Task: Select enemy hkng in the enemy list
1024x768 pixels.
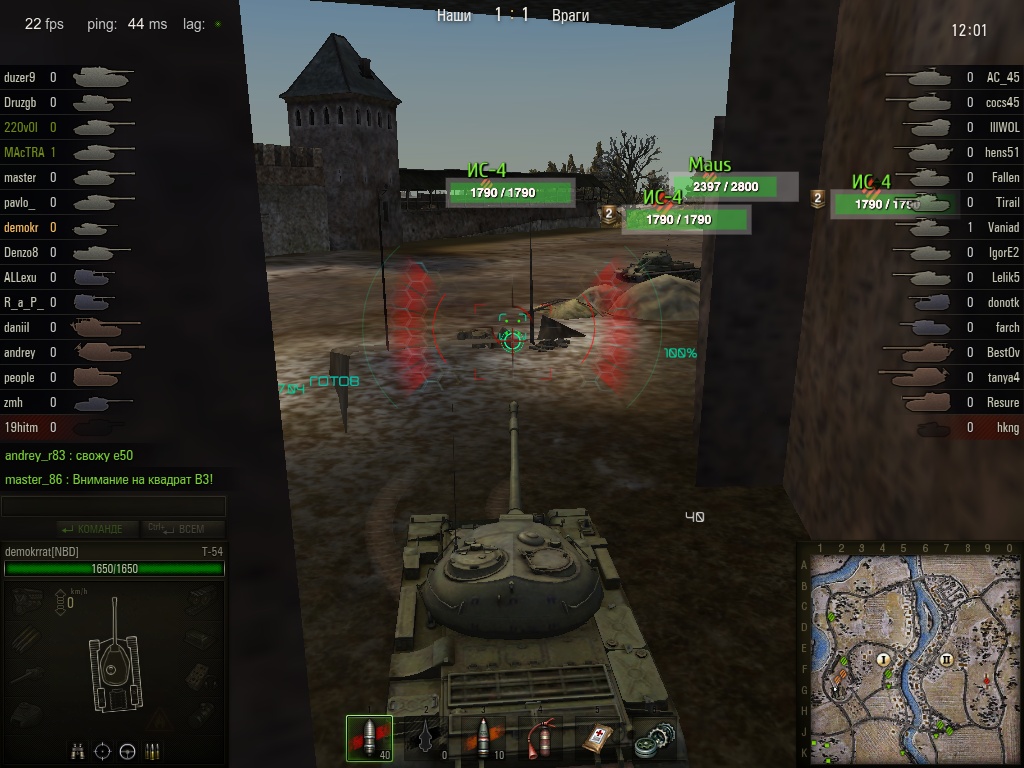Action: pyautogui.click(x=1007, y=427)
